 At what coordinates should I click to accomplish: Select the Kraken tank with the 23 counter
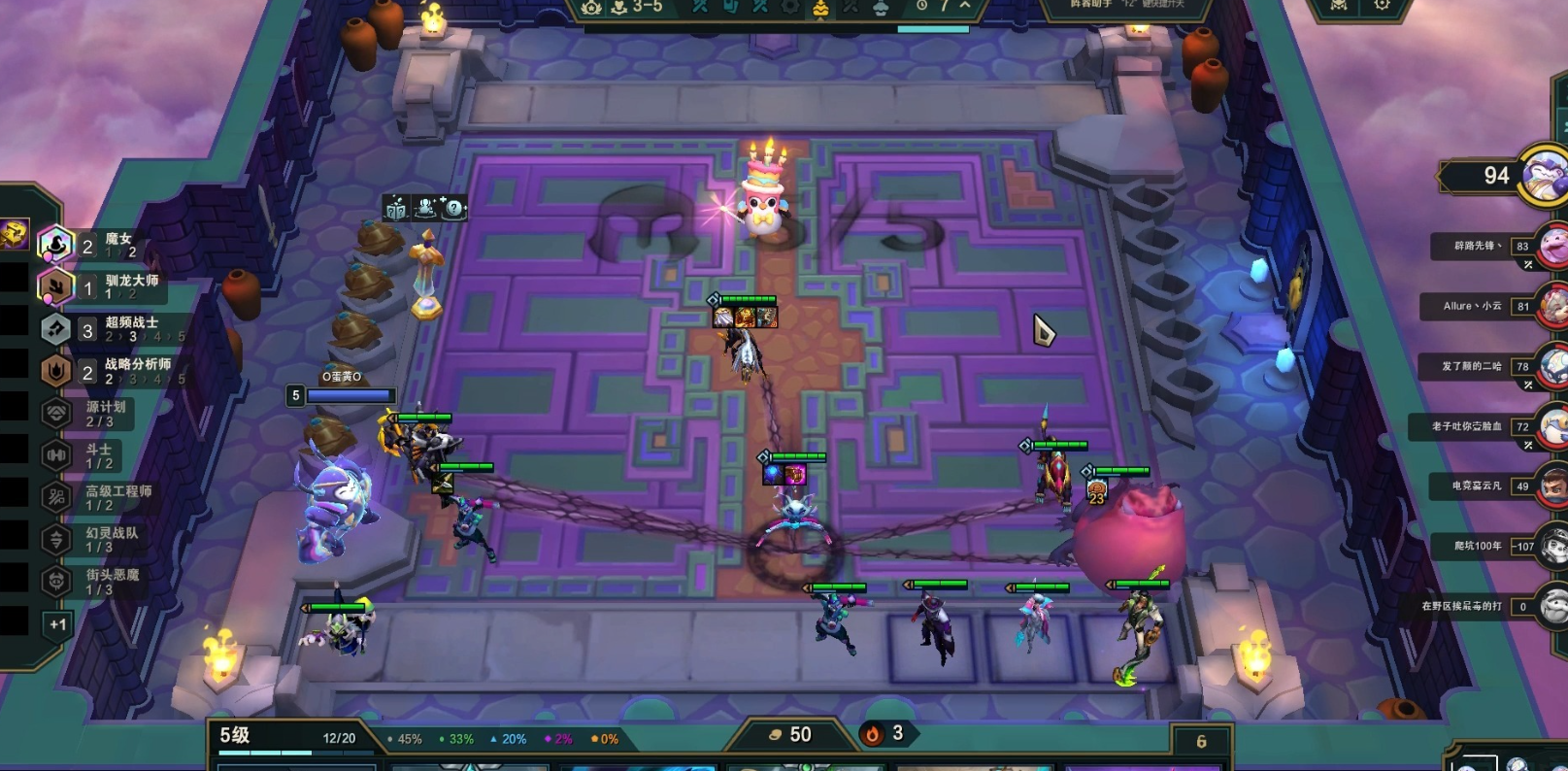coord(1131,539)
